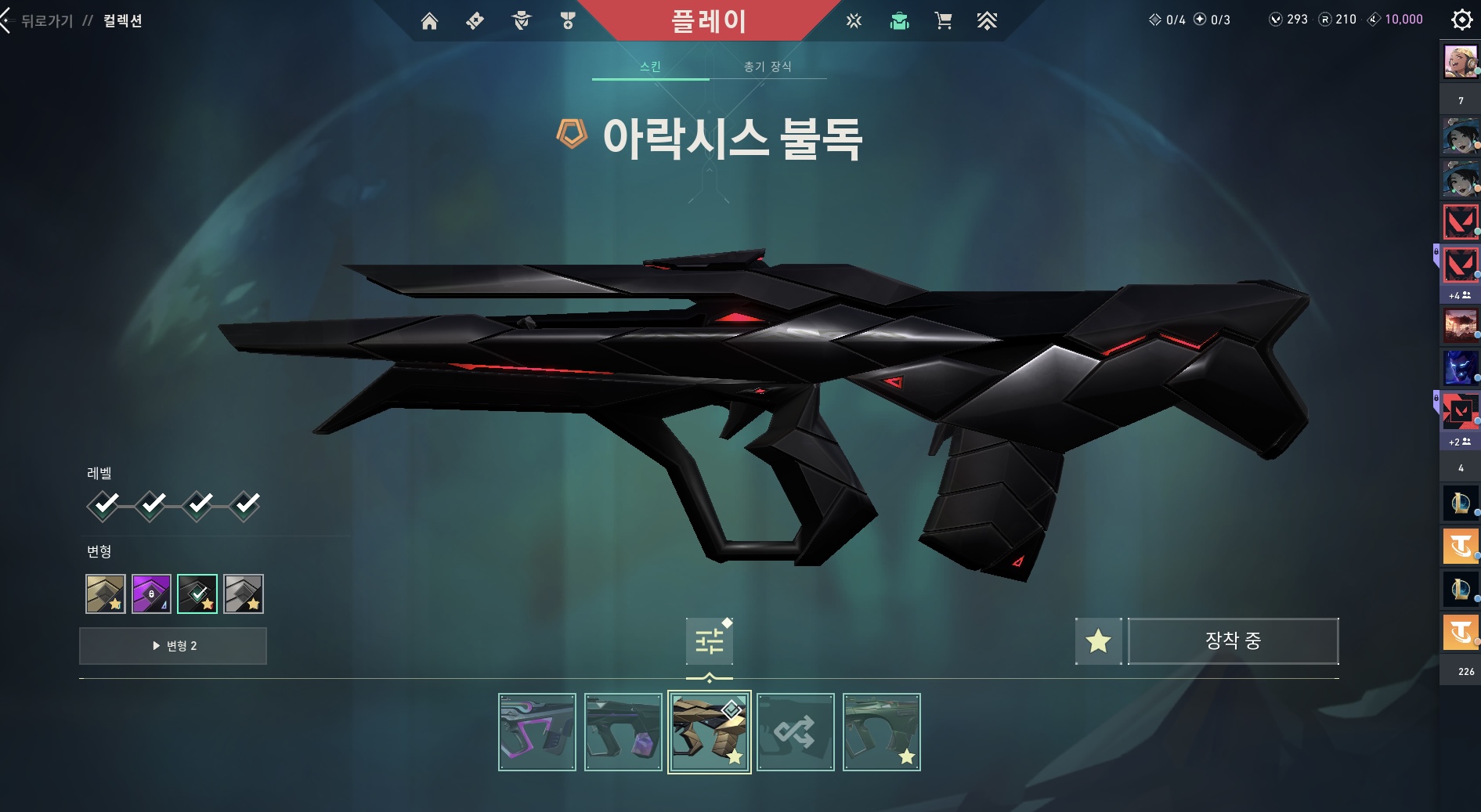Switch to the 총기 장식 tab

point(768,67)
